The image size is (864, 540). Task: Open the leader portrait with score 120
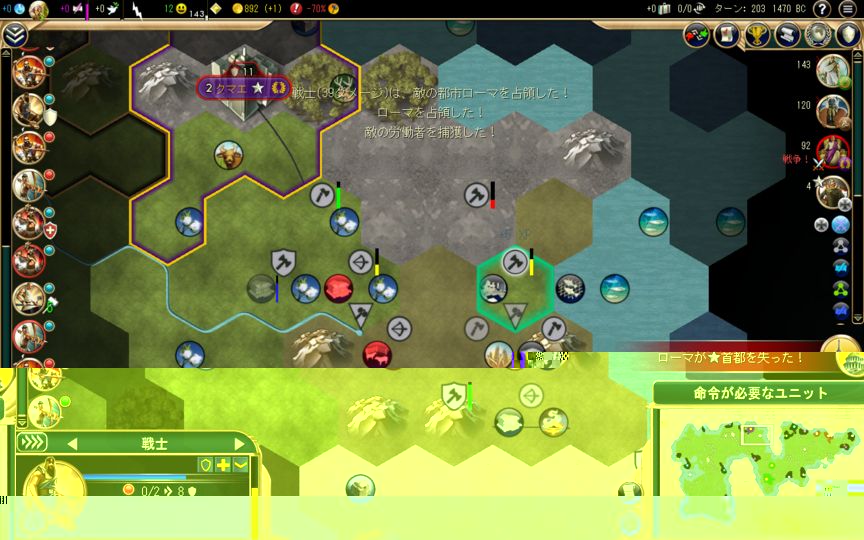coord(832,111)
